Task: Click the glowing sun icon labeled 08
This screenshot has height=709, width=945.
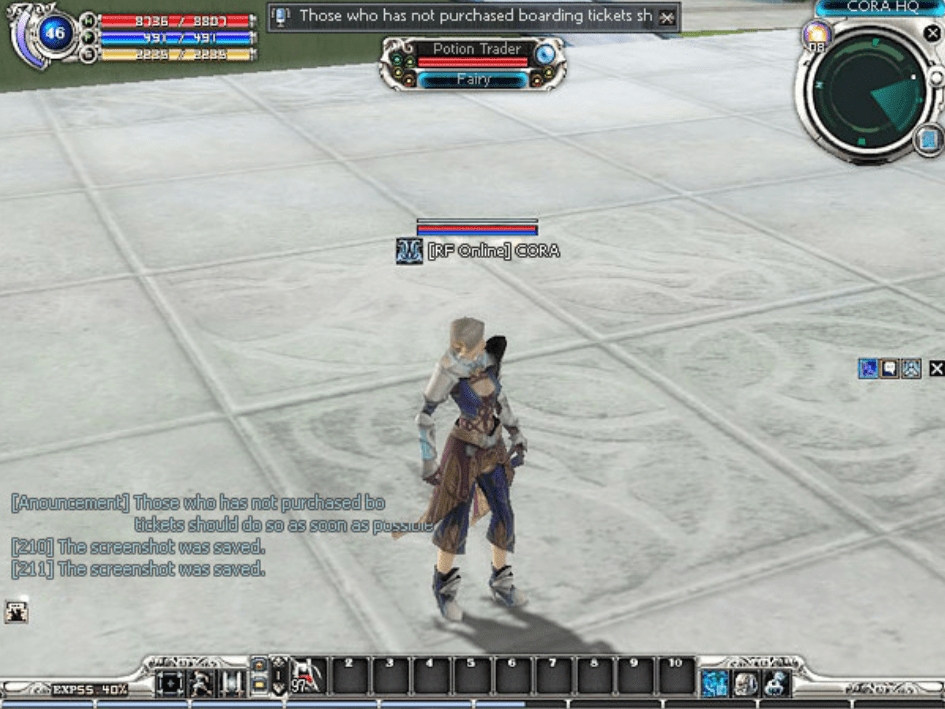Action: coord(816,36)
